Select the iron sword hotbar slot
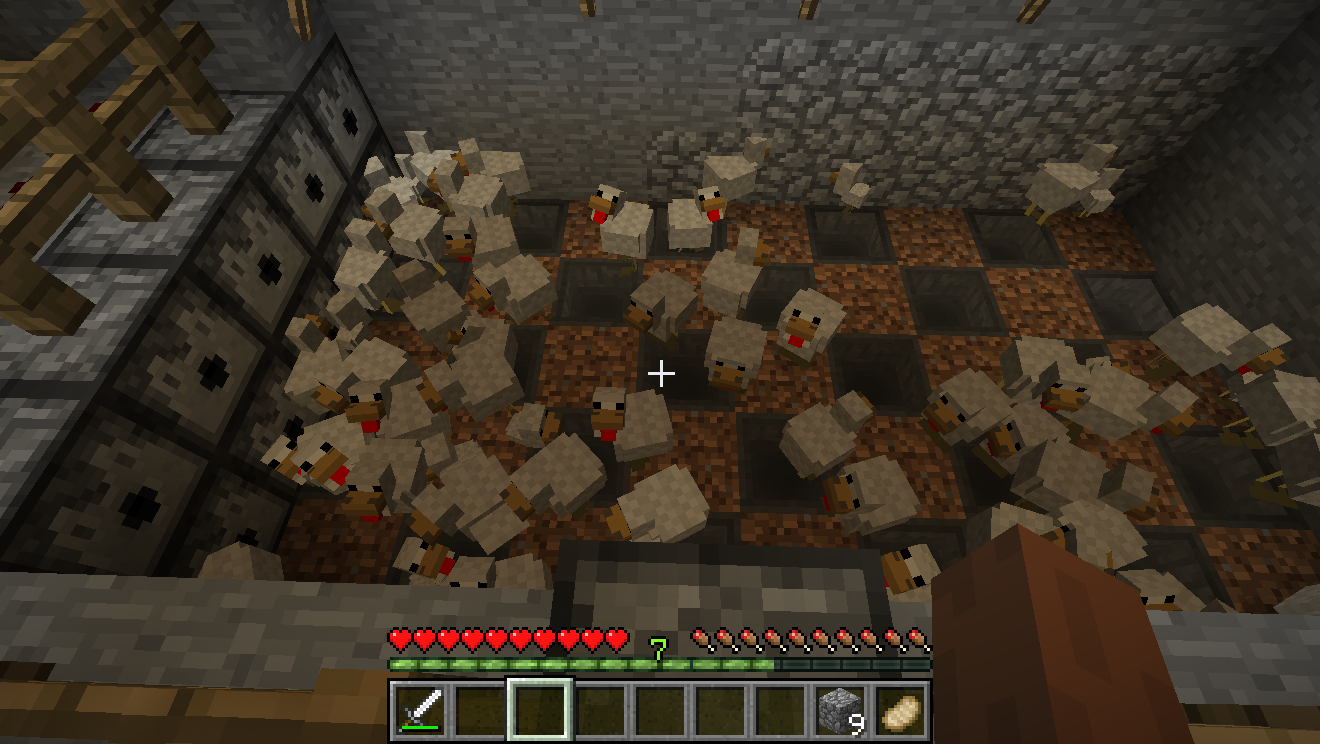 [421, 710]
